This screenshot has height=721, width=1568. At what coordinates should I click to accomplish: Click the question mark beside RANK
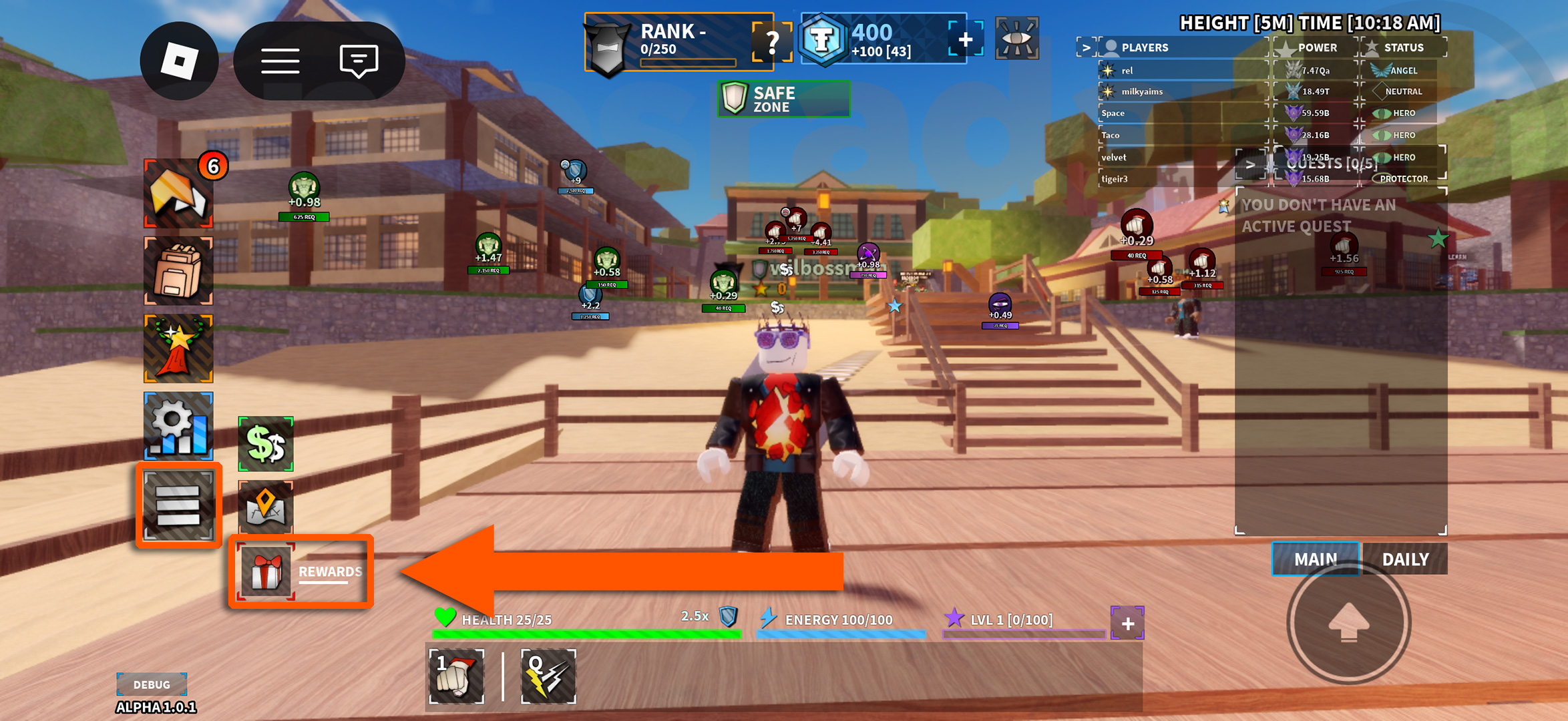(x=773, y=44)
